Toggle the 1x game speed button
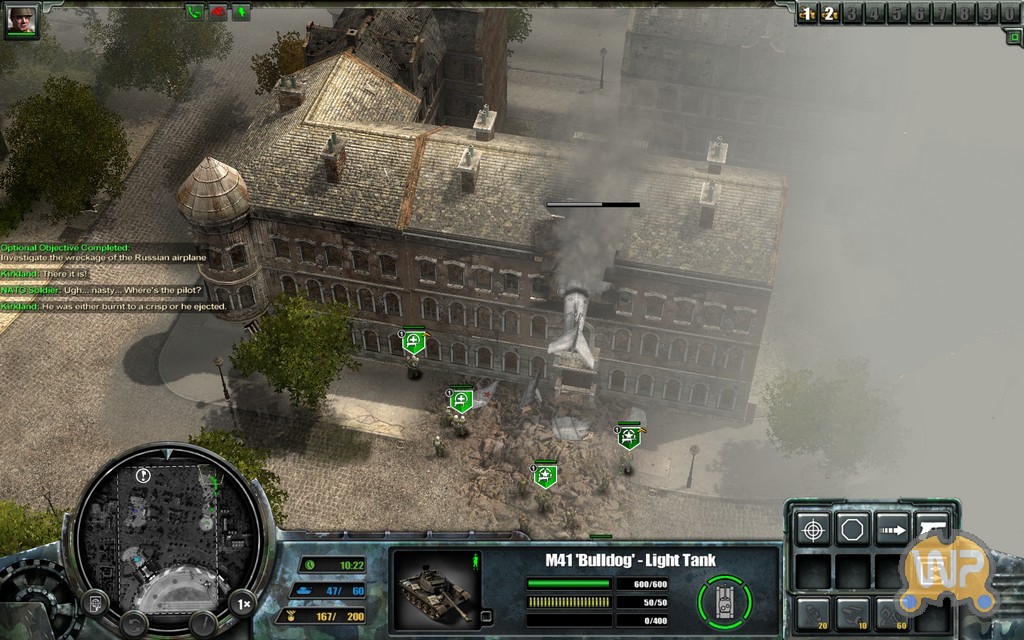This screenshot has height=640, width=1024. click(x=242, y=603)
